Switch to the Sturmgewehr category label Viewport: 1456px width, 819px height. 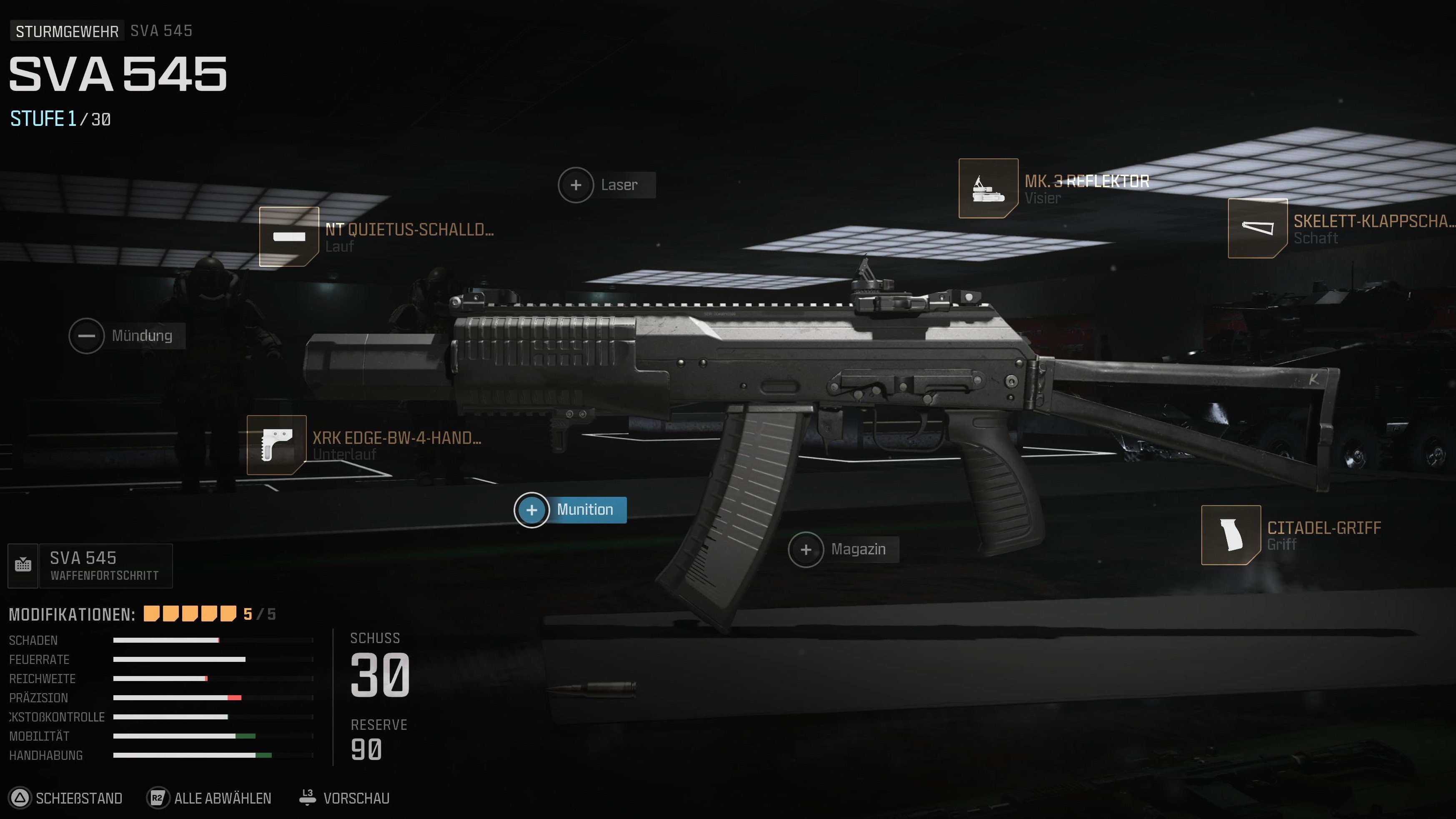pos(66,30)
